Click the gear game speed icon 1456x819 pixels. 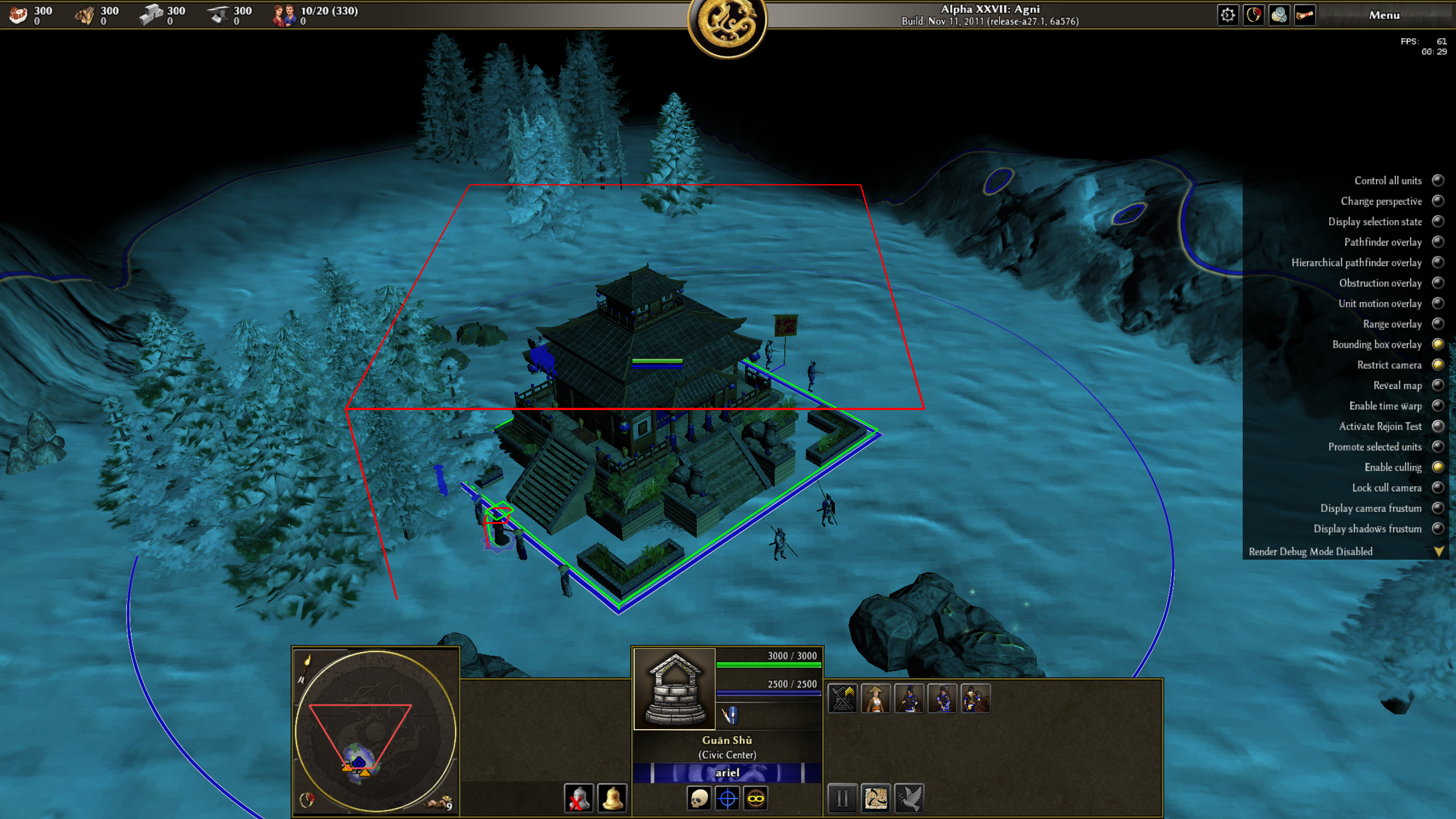[x=1227, y=15]
